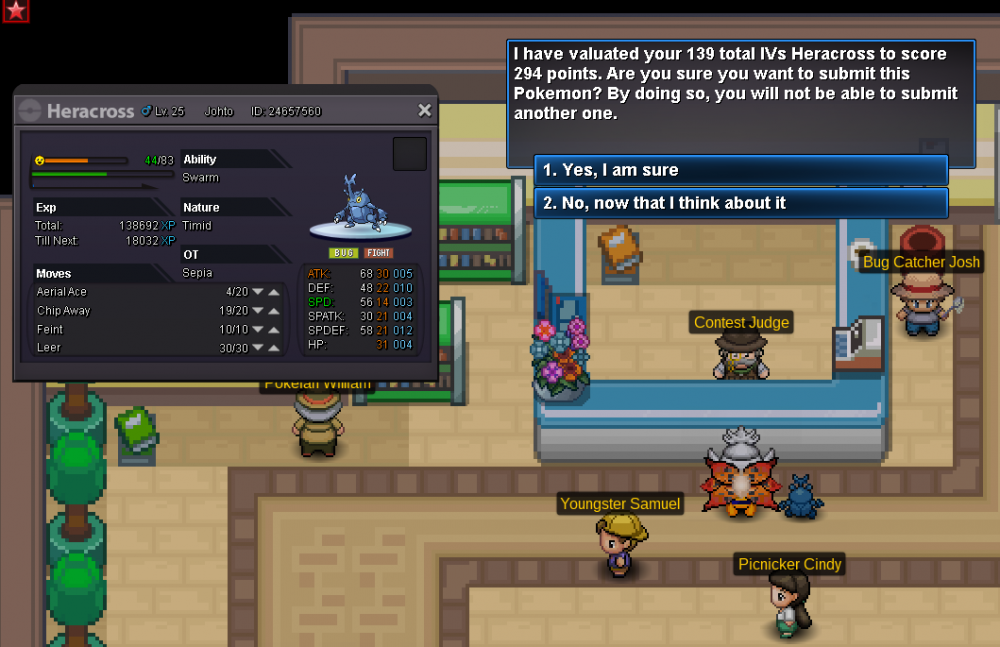Move Chip Away down one slot

[x=257, y=311]
